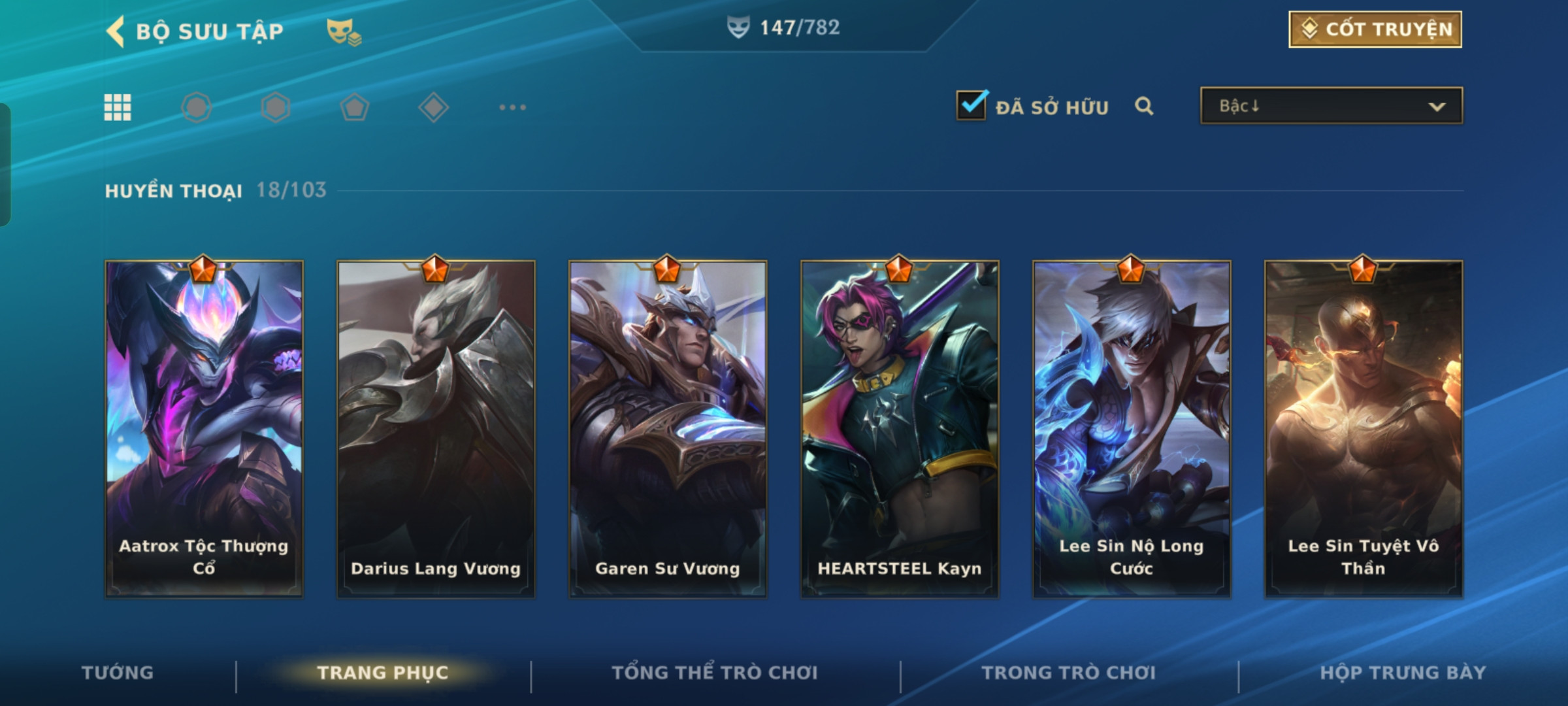The image size is (1568, 706).
Task: Switch to Tổng Thể Trò Chơi tab
Action: point(715,673)
